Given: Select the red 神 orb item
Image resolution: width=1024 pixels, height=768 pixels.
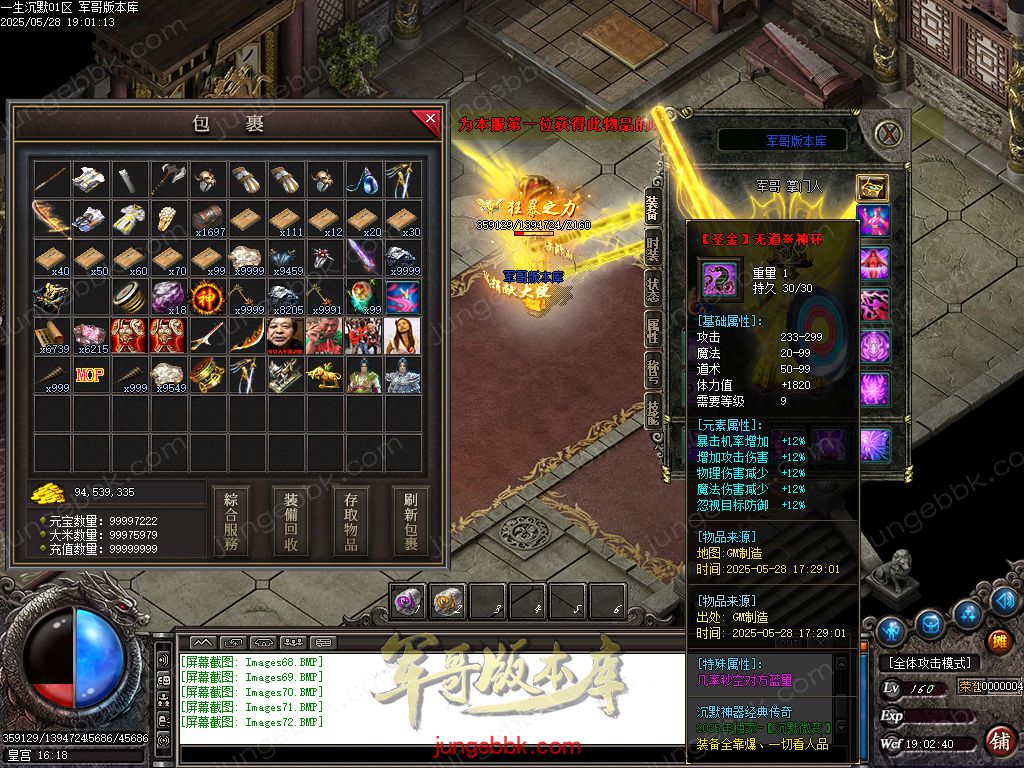Looking at the screenshot, I should point(208,297).
